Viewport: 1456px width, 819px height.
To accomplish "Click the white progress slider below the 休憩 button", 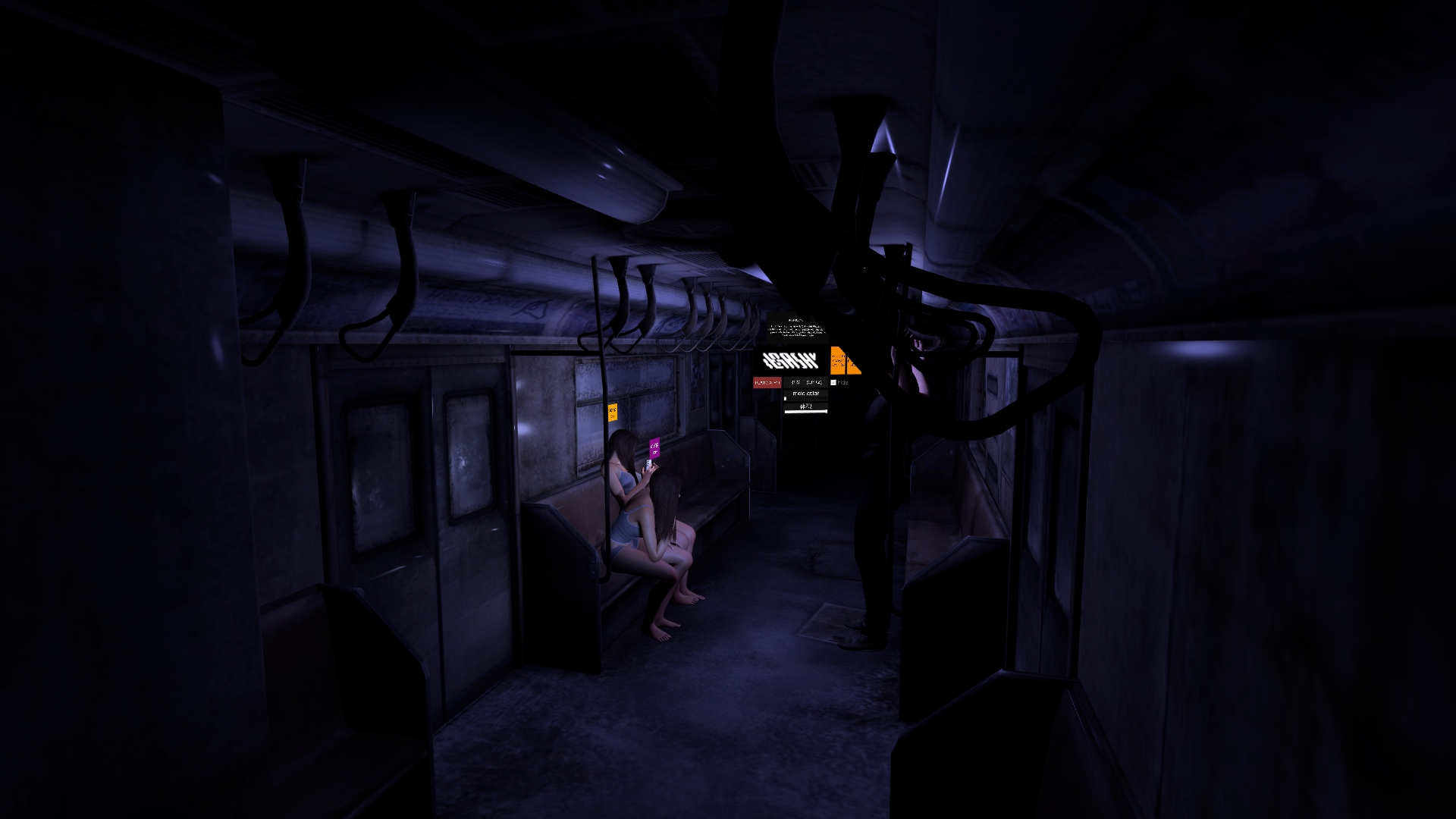I will (x=806, y=412).
